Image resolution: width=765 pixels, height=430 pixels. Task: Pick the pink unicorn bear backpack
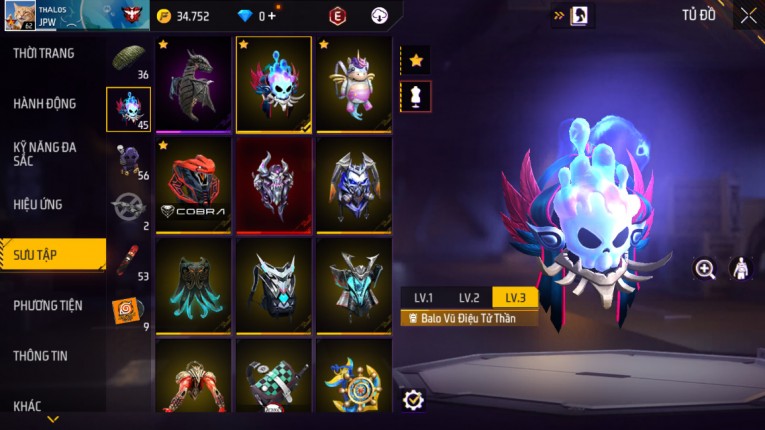coord(353,85)
